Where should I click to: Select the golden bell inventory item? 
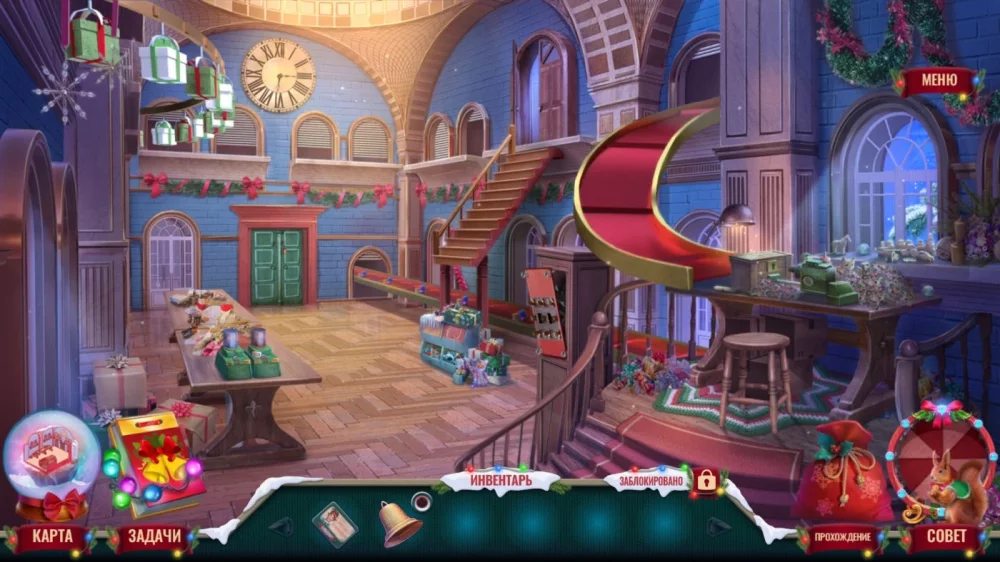398,522
